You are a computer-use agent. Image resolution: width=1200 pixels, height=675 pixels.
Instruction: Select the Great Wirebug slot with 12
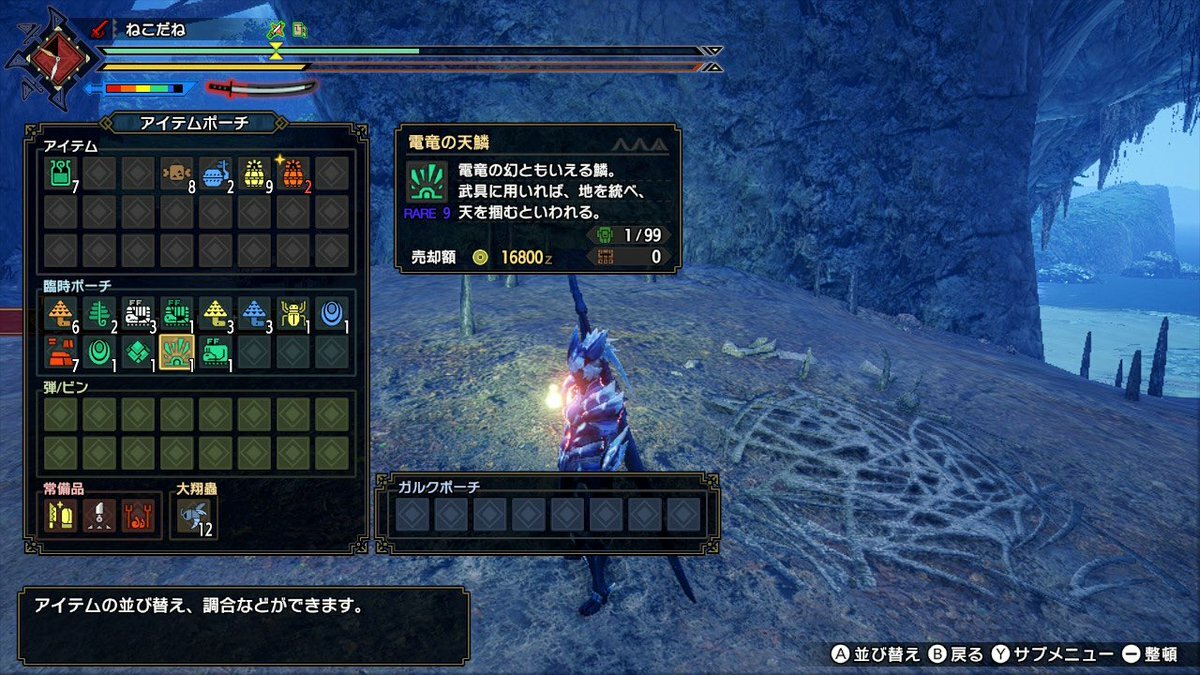tap(194, 516)
